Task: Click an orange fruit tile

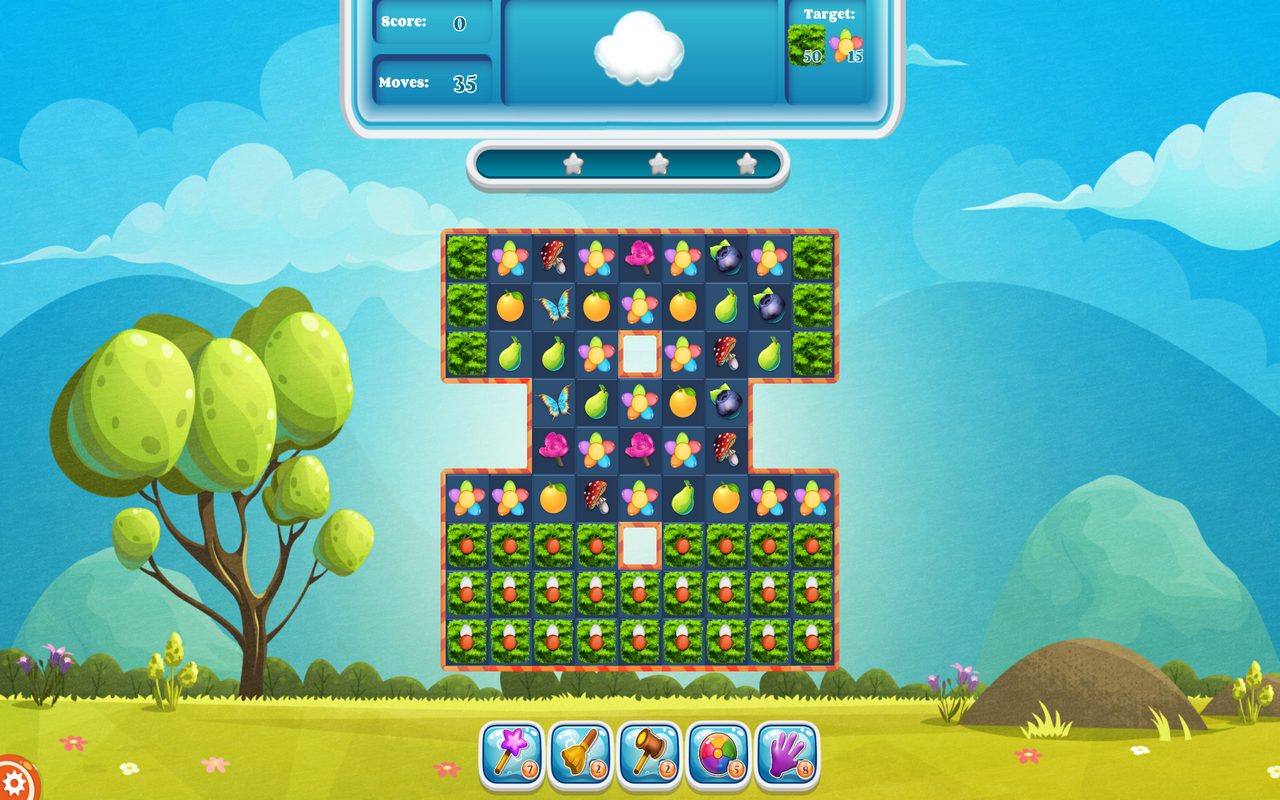Action: pyautogui.click(x=508, y=305)
